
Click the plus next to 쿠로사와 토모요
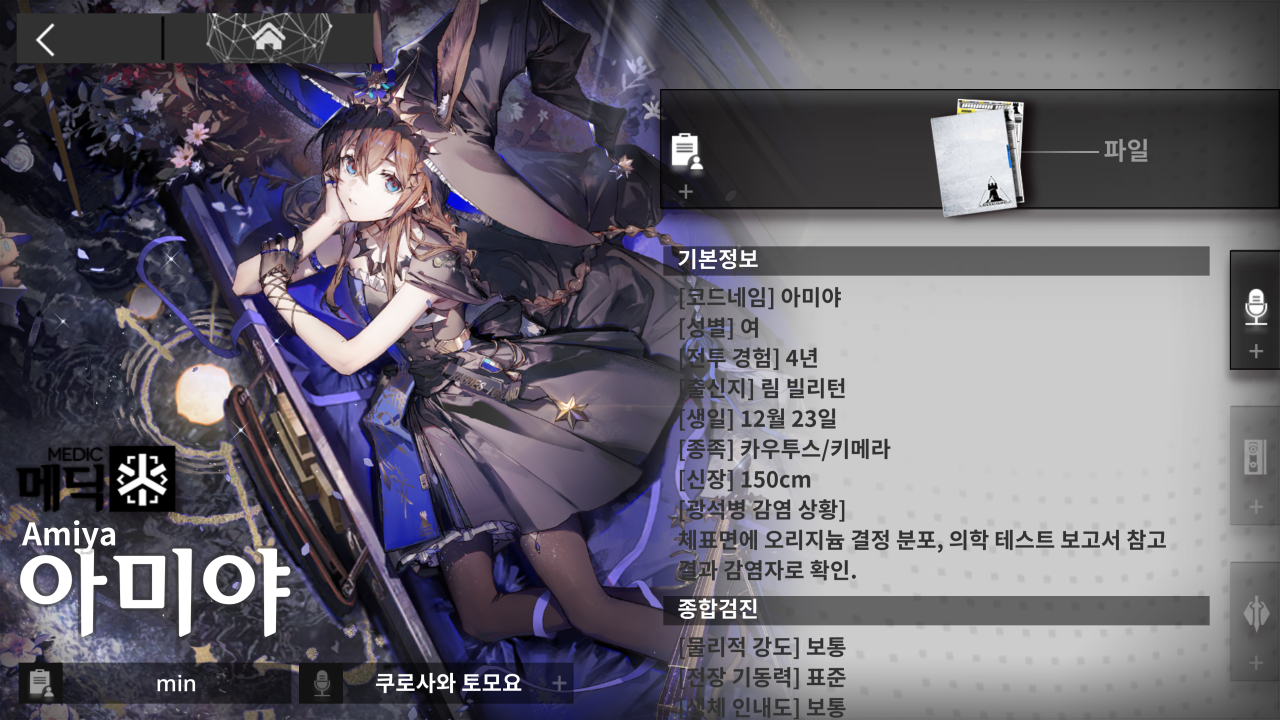pos(558,684)
